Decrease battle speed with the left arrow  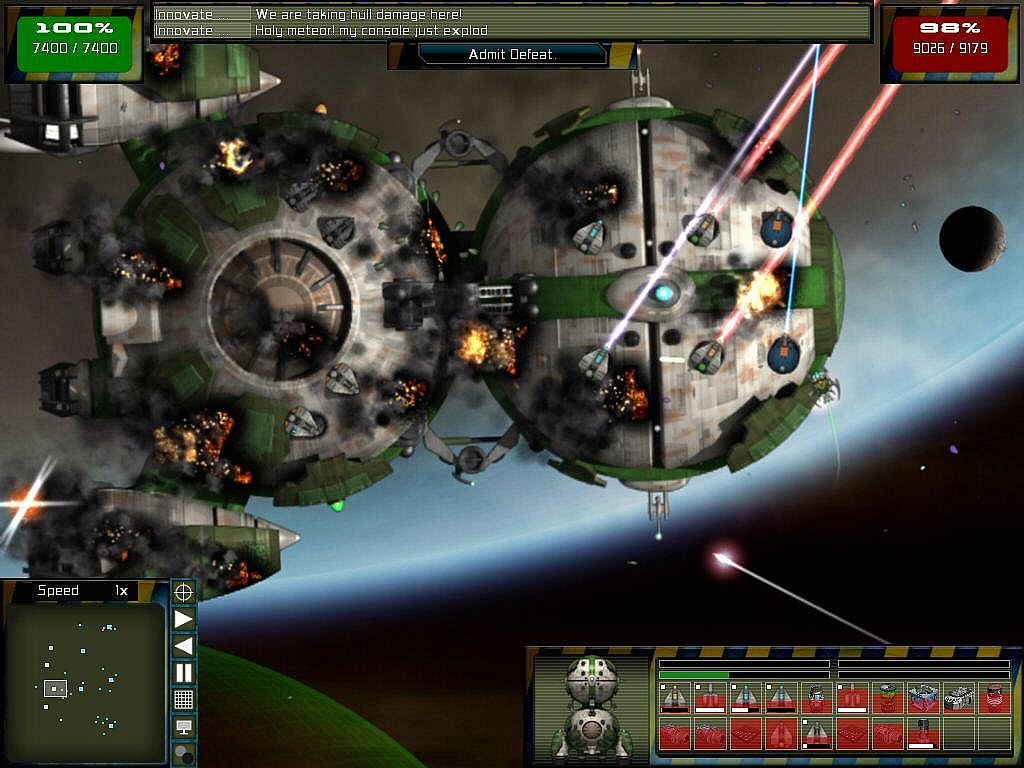[184, 646]
